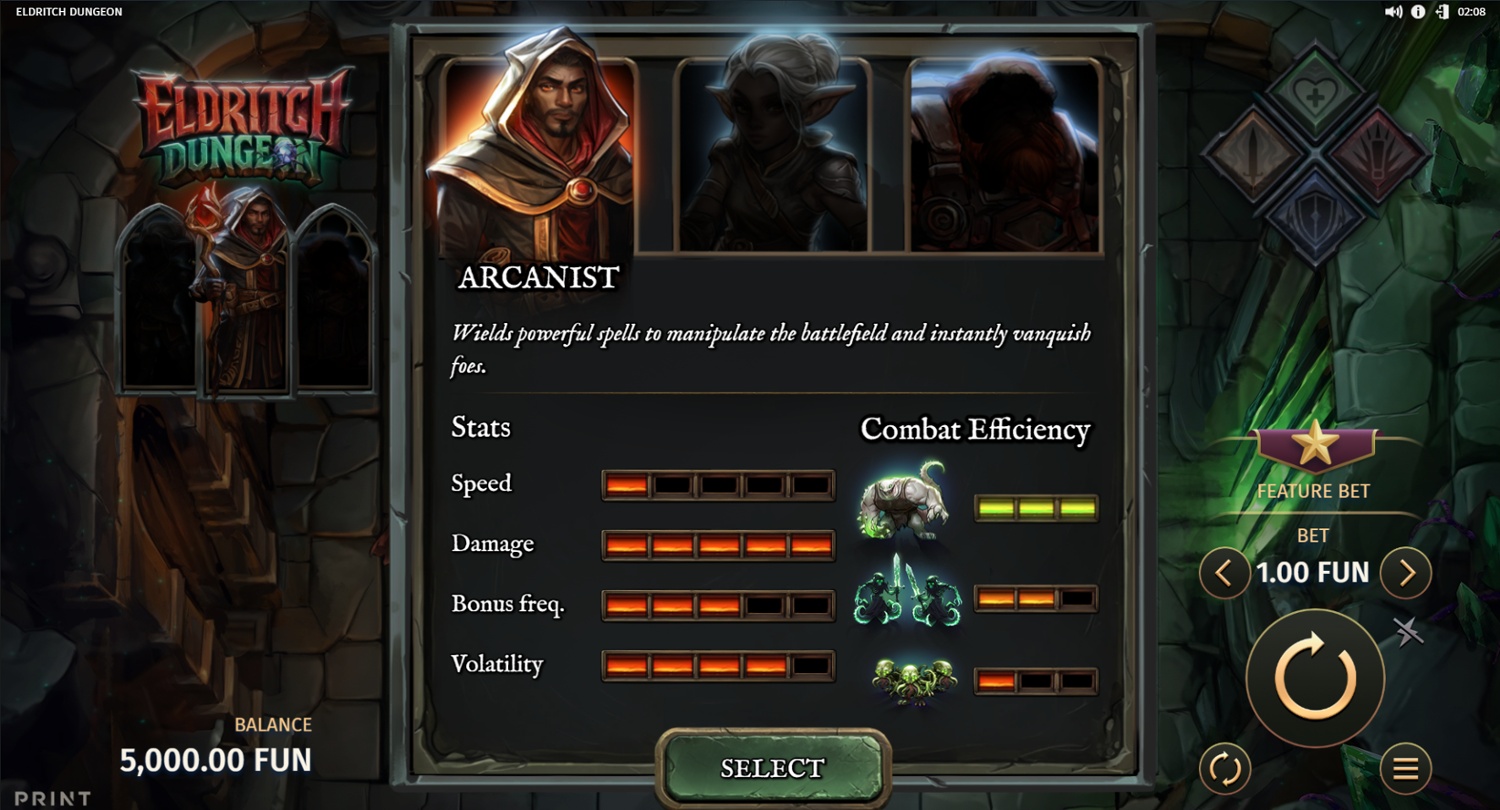Screen dimensions: 1500x810
Task: Pick the pointy-eared elf character portrait
Action: [x=773, y=155]
